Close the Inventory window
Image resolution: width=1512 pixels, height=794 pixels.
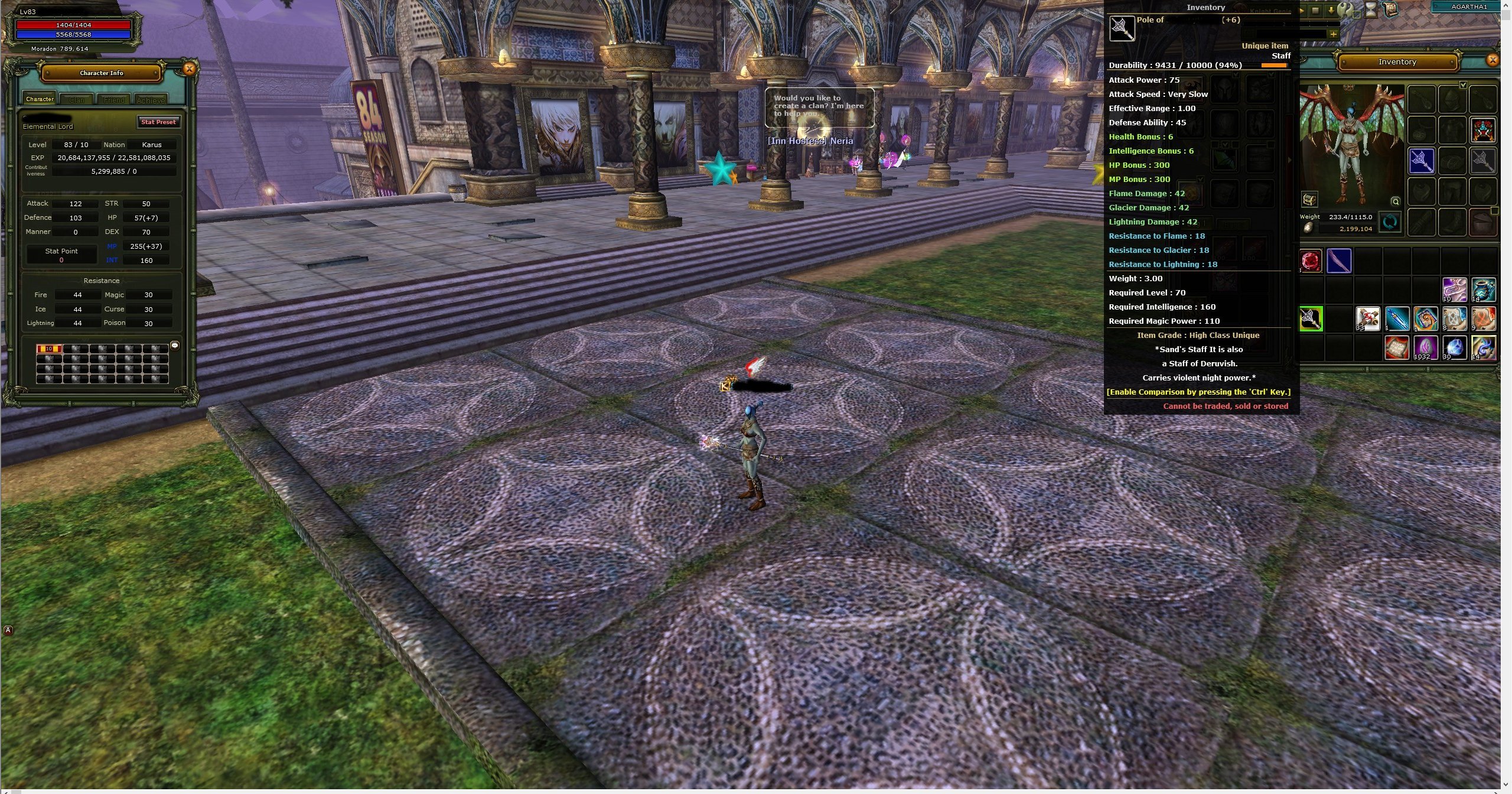click(1493, 60)
